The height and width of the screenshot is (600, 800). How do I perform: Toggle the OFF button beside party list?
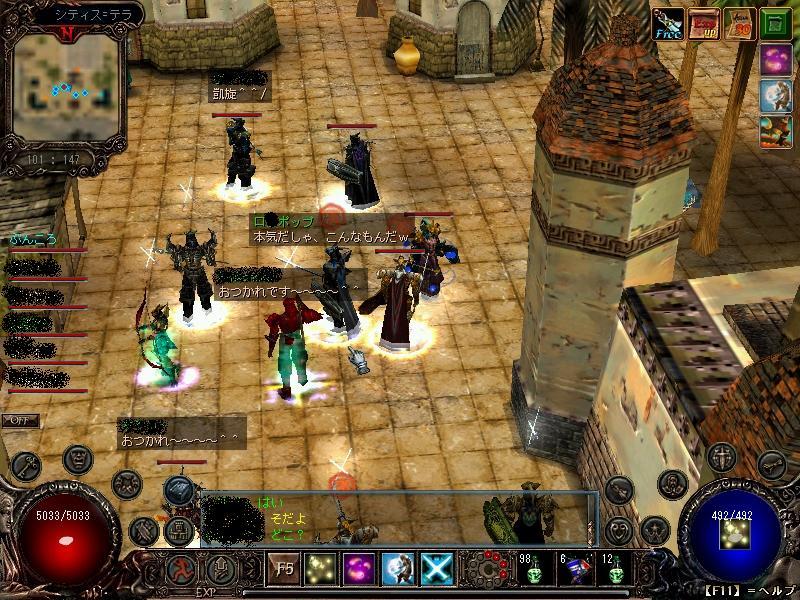(19, 420)
